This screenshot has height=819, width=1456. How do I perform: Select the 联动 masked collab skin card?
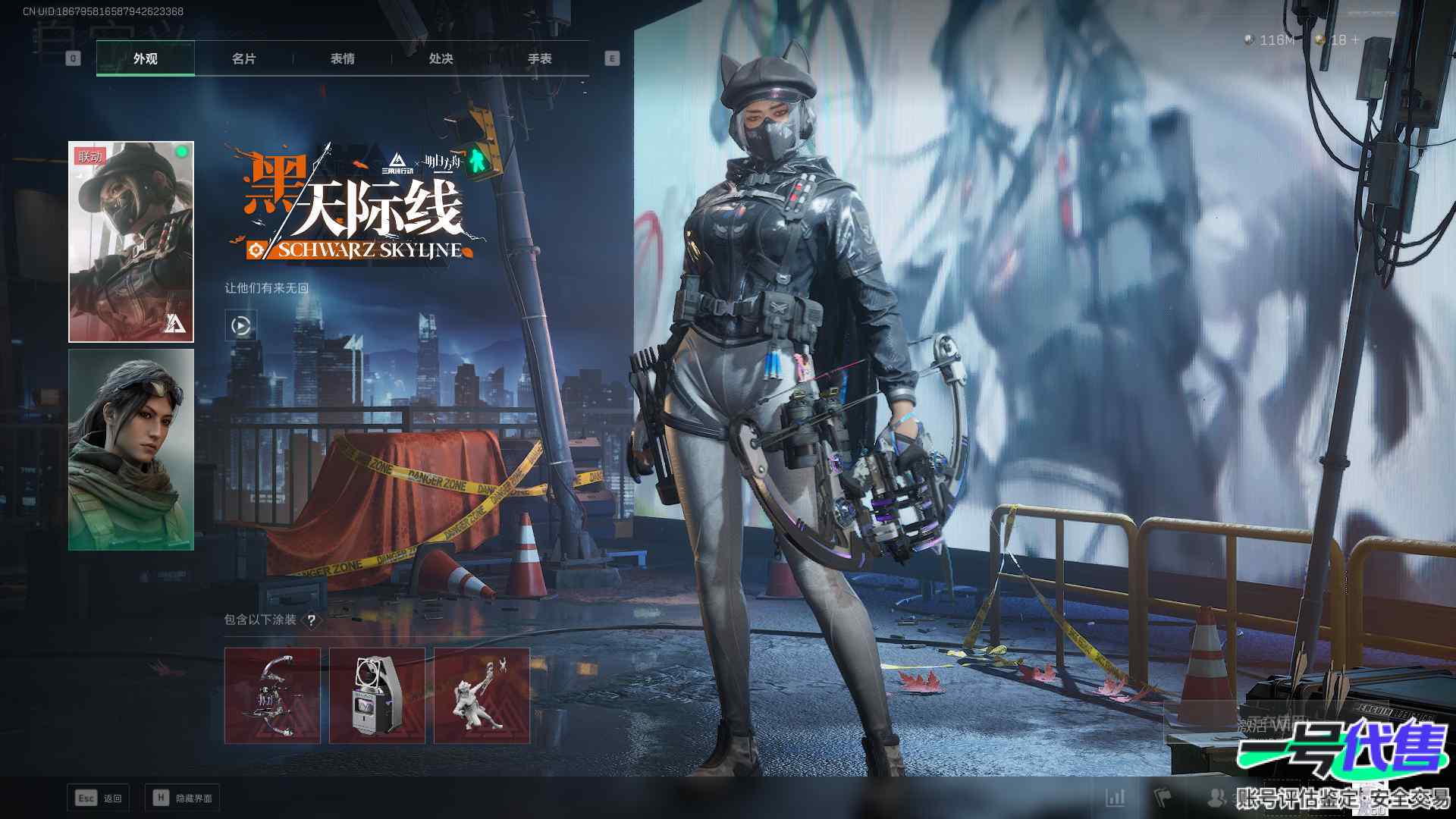(x=131, y=241)
